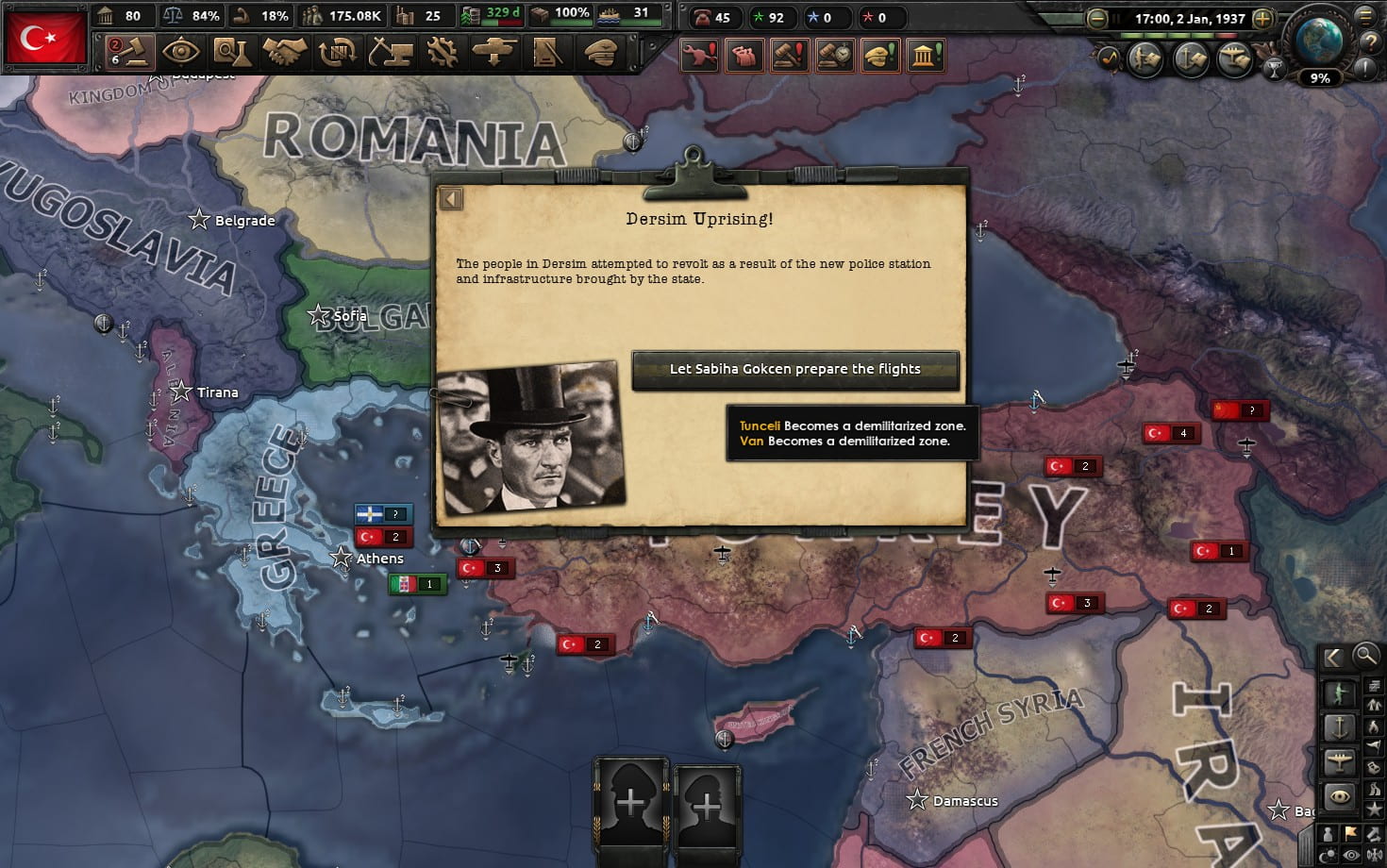Open the intelligence agency eye icon
Screen dimensions: 1387x868
(179, 52)
